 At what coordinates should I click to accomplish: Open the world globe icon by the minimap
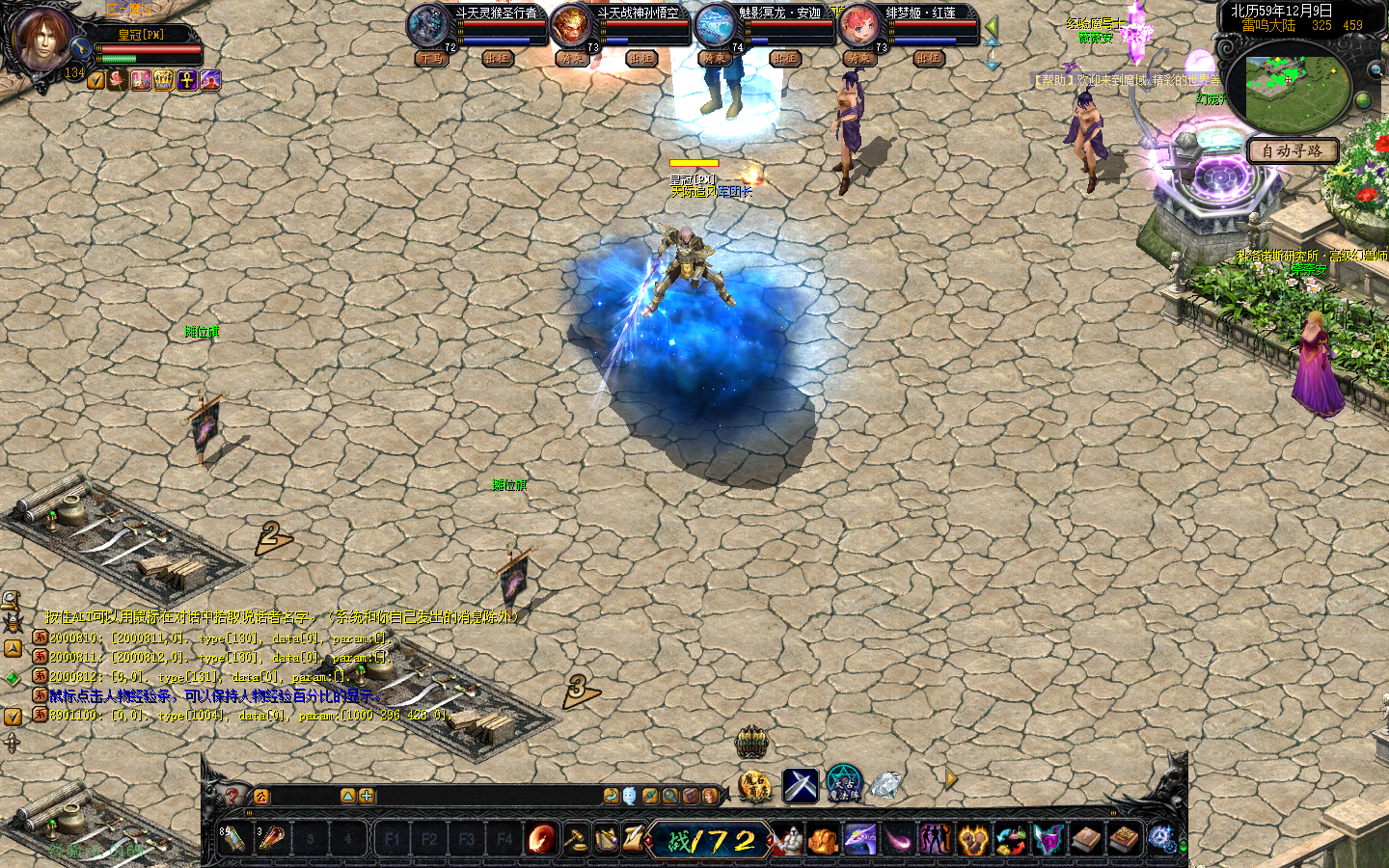(x=1363, y=100)
